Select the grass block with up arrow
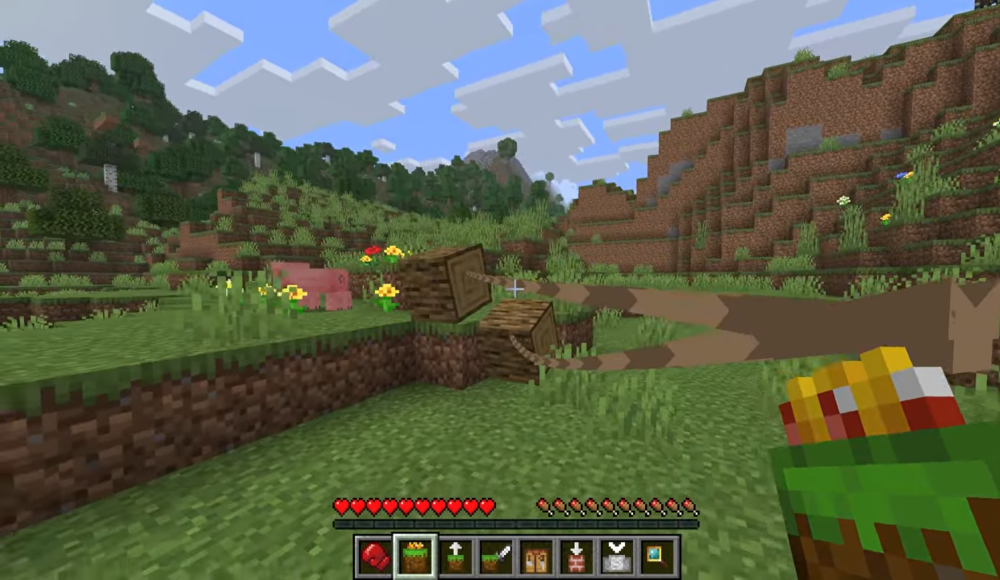1000x580 pixels. [456, 555]
